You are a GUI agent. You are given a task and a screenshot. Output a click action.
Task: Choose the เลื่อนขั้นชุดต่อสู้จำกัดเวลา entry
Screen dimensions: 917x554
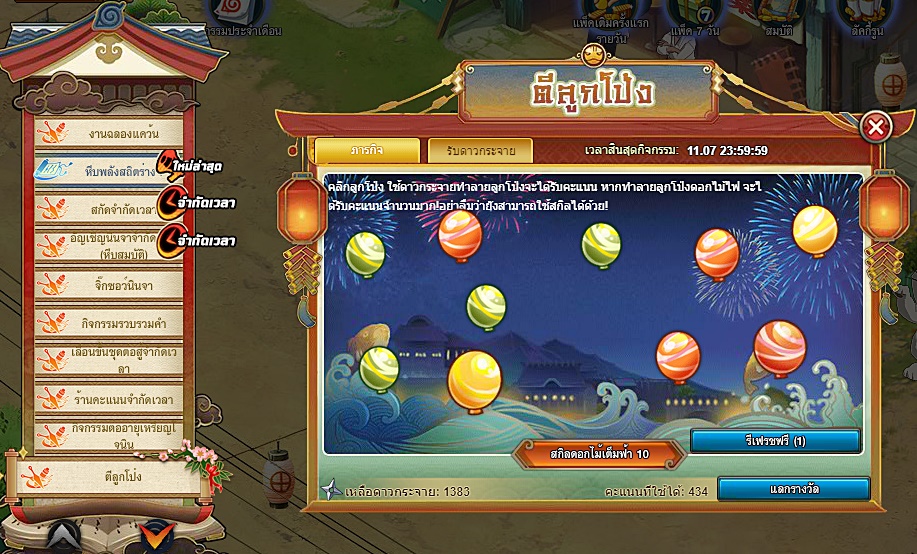tap(108, 360)
